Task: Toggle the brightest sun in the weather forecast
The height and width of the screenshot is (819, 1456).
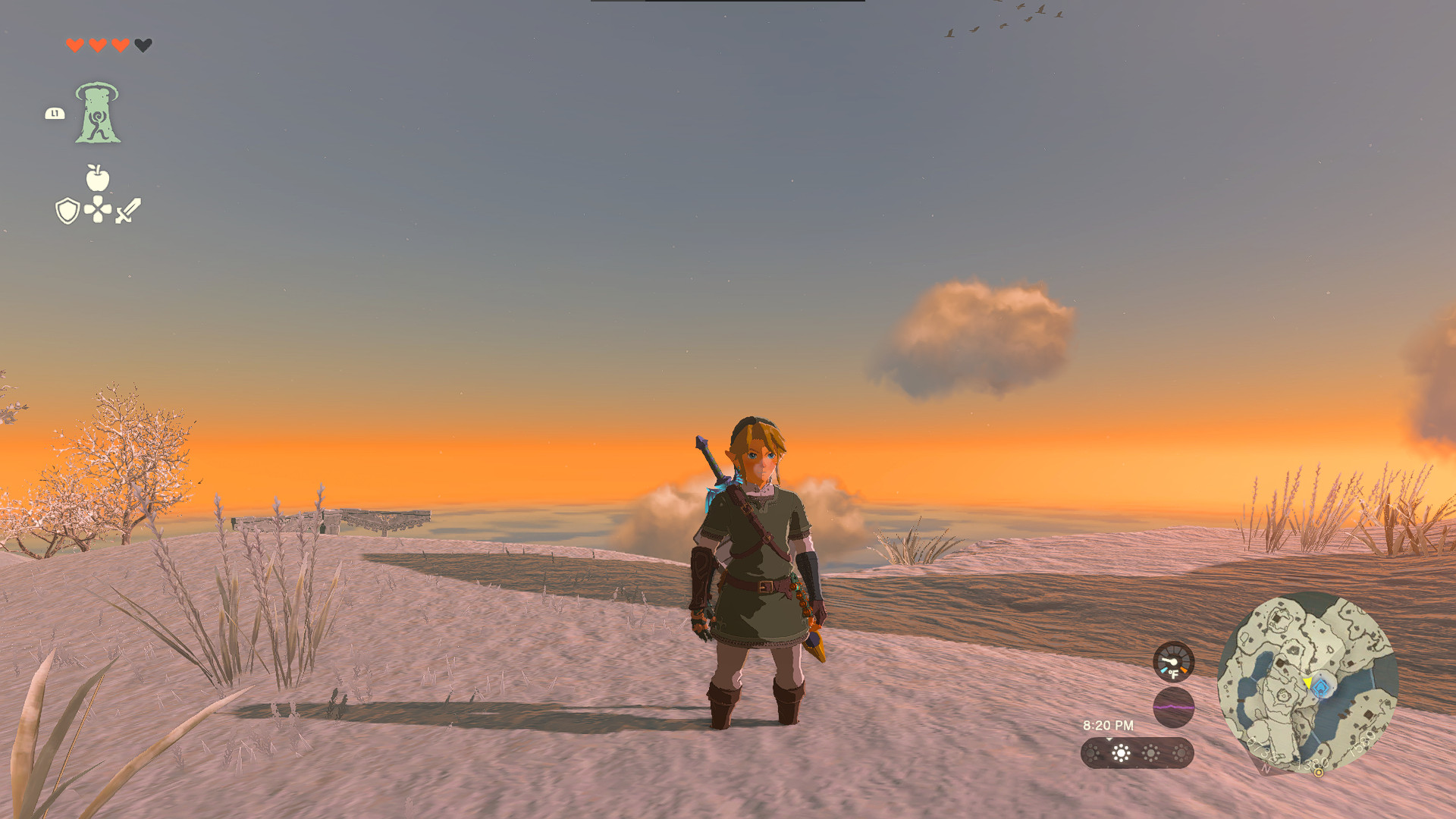Action: point(1122,754)
